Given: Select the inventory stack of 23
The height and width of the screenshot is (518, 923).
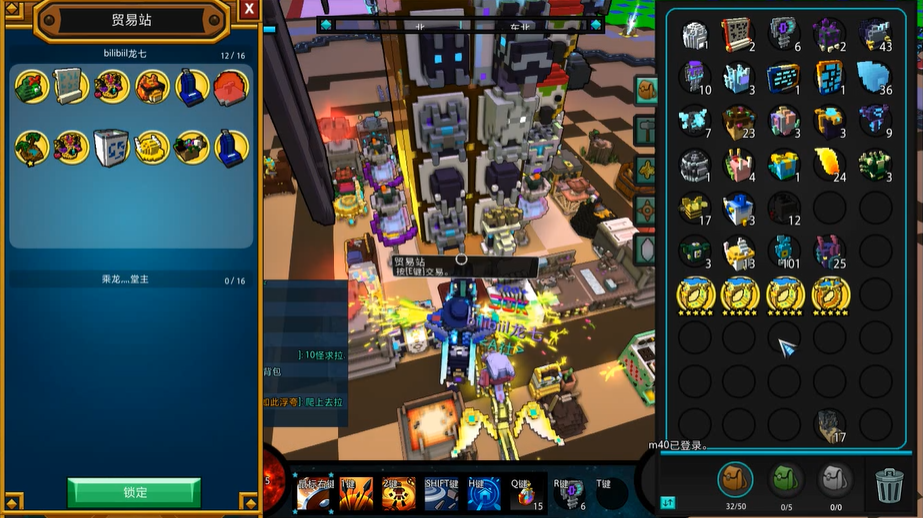Looking at the screenshot, I should click(740, 121).
